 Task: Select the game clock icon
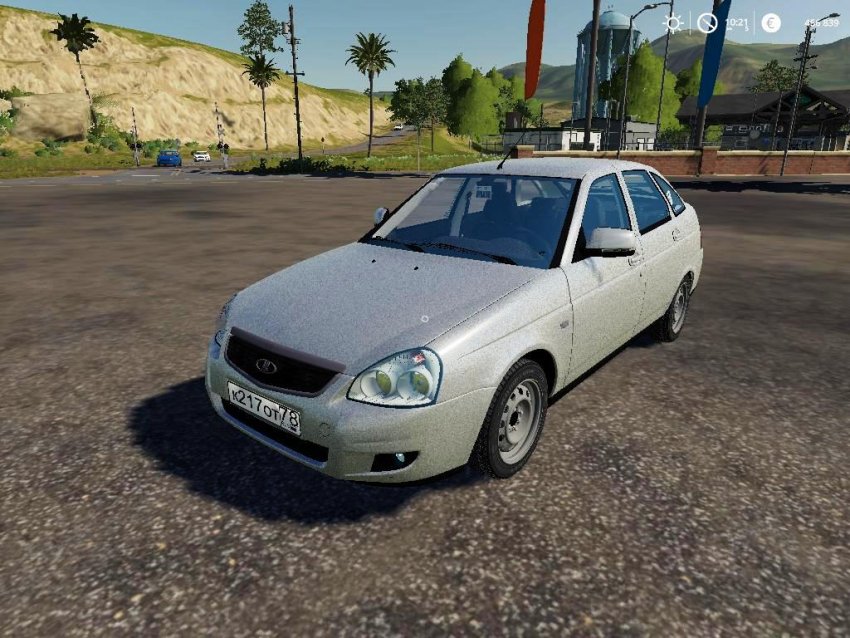tap(707, 23)
